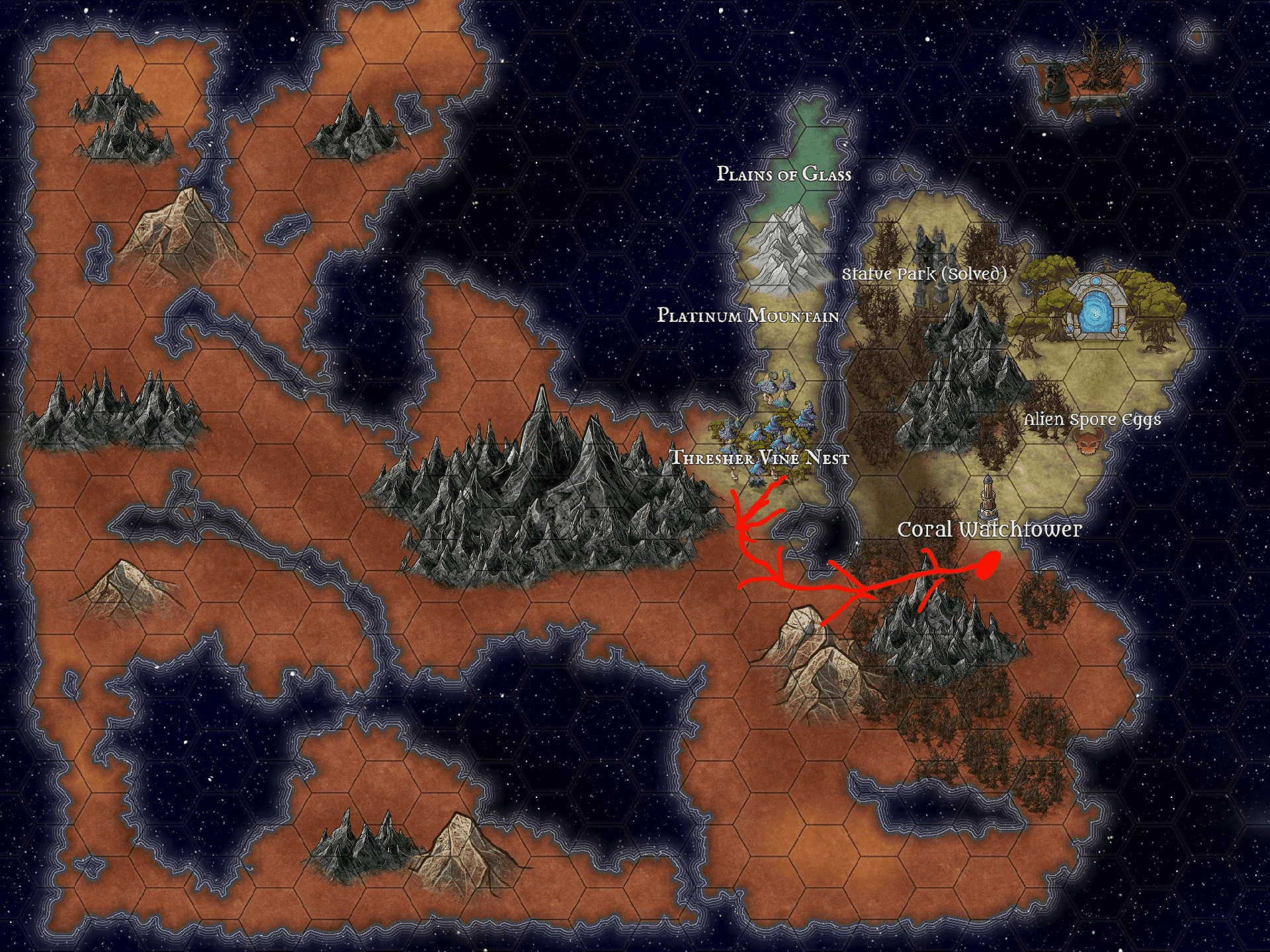The height and width of the screenshot is (952, 1270).
Task: Select the Plains of Glass map label
Action: point(784,174)
